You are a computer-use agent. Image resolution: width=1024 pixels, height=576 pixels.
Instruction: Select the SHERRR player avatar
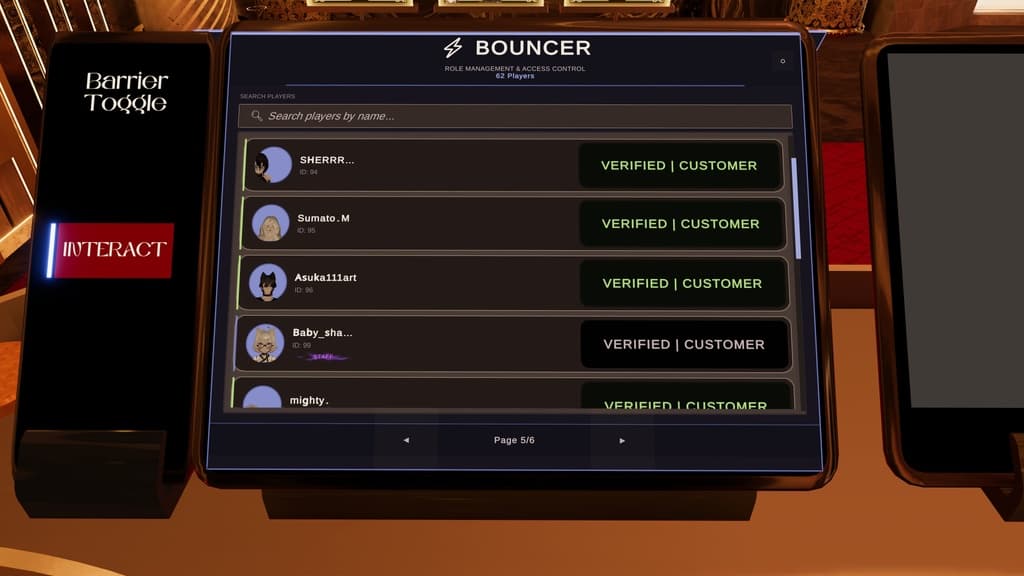coord(271,165)
